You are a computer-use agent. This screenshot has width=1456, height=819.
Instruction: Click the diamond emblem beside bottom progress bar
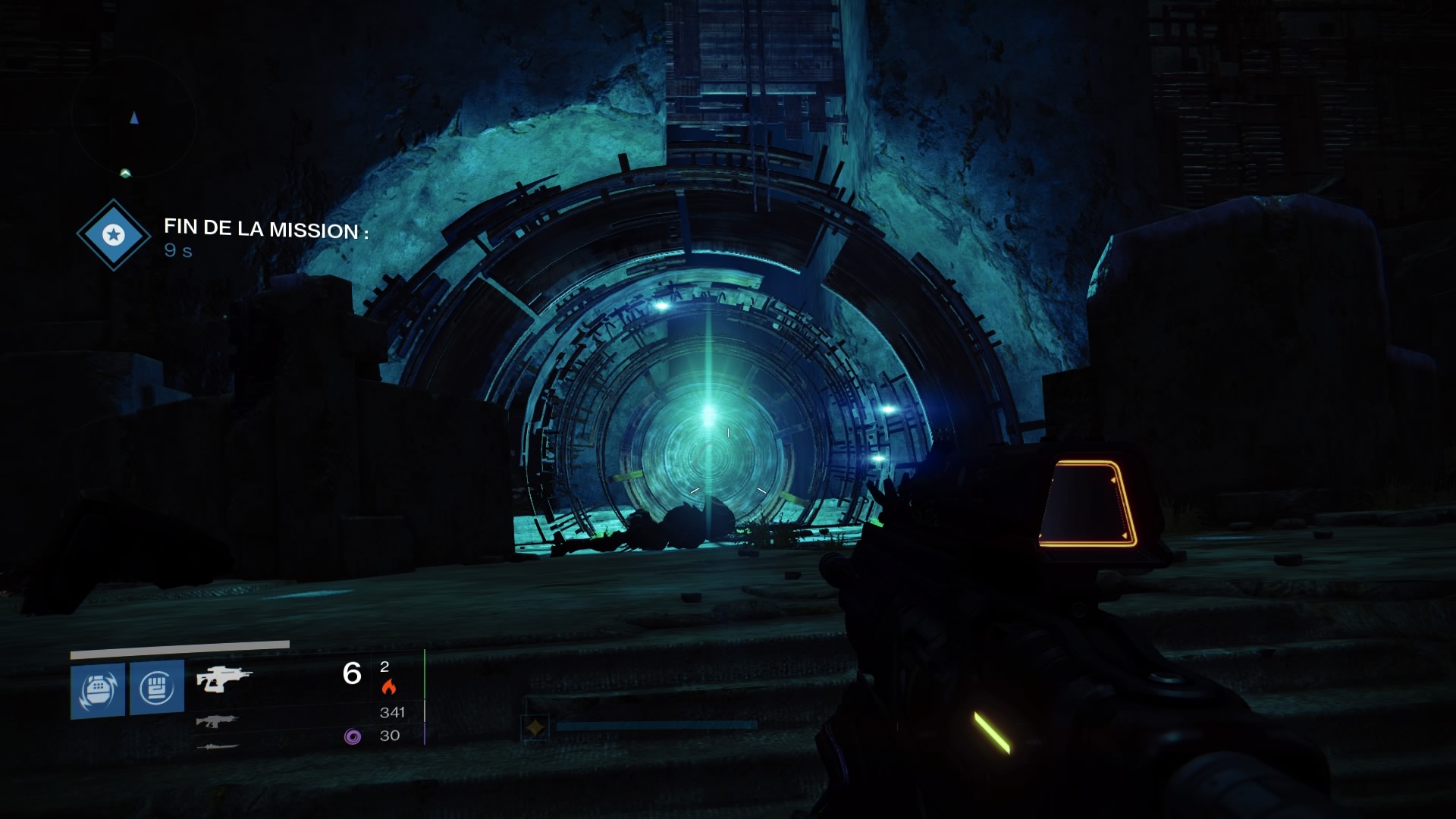click(535, 728)
